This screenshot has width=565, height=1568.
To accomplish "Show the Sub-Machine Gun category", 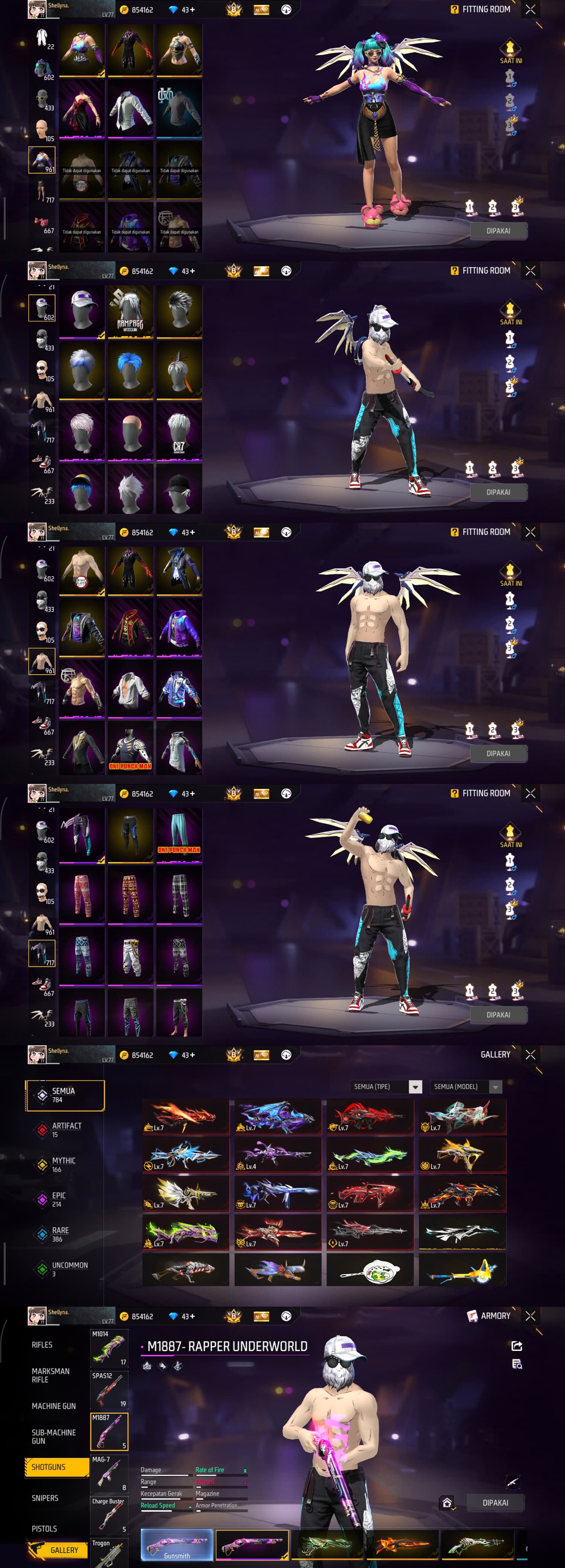I will pyautogui.click(x=53, y=1436).
